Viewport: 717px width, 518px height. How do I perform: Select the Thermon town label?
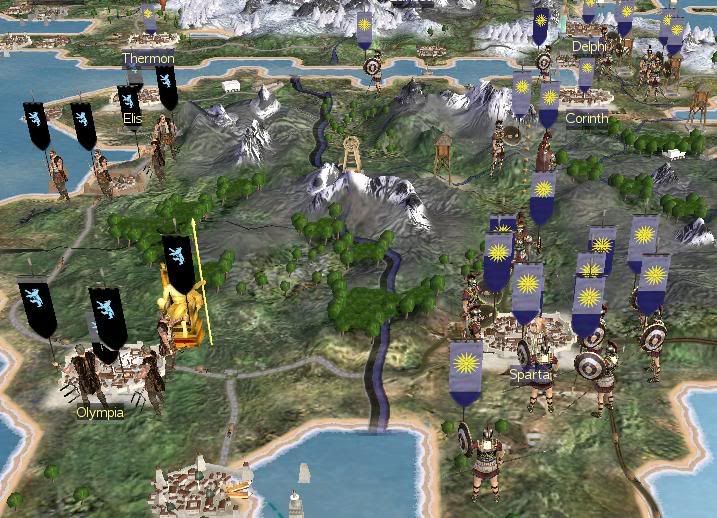pos(148,59)
